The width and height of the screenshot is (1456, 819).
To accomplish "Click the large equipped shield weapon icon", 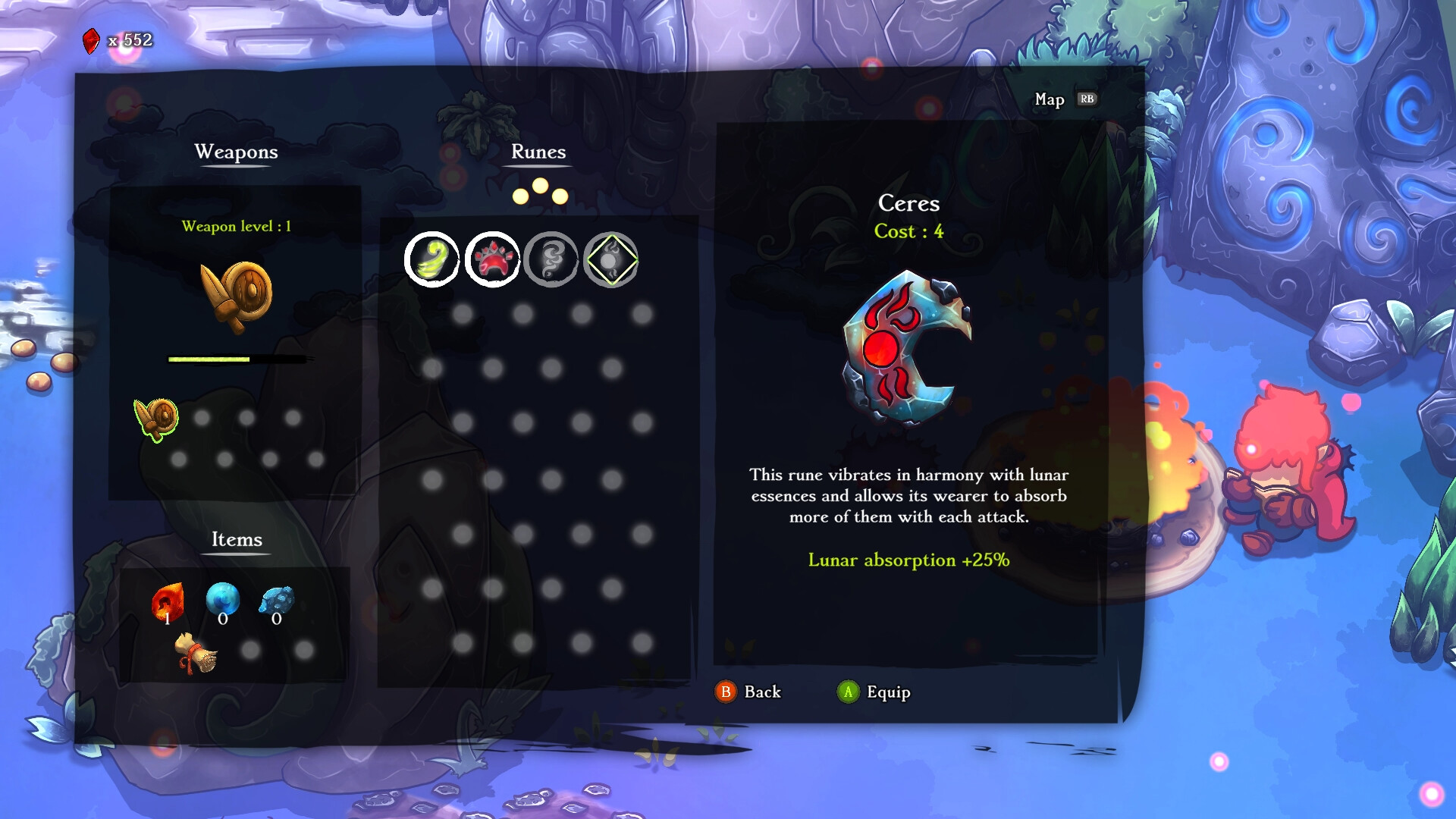I will click(237, 296).
